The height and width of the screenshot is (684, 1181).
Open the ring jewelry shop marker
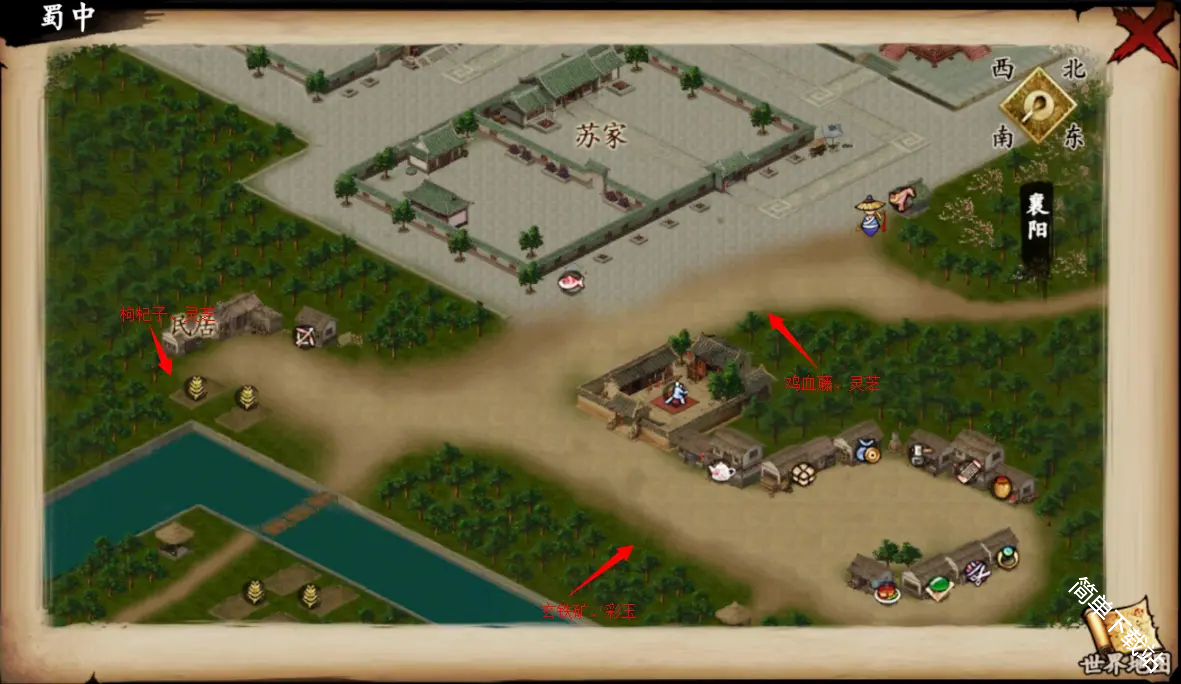1006,557
